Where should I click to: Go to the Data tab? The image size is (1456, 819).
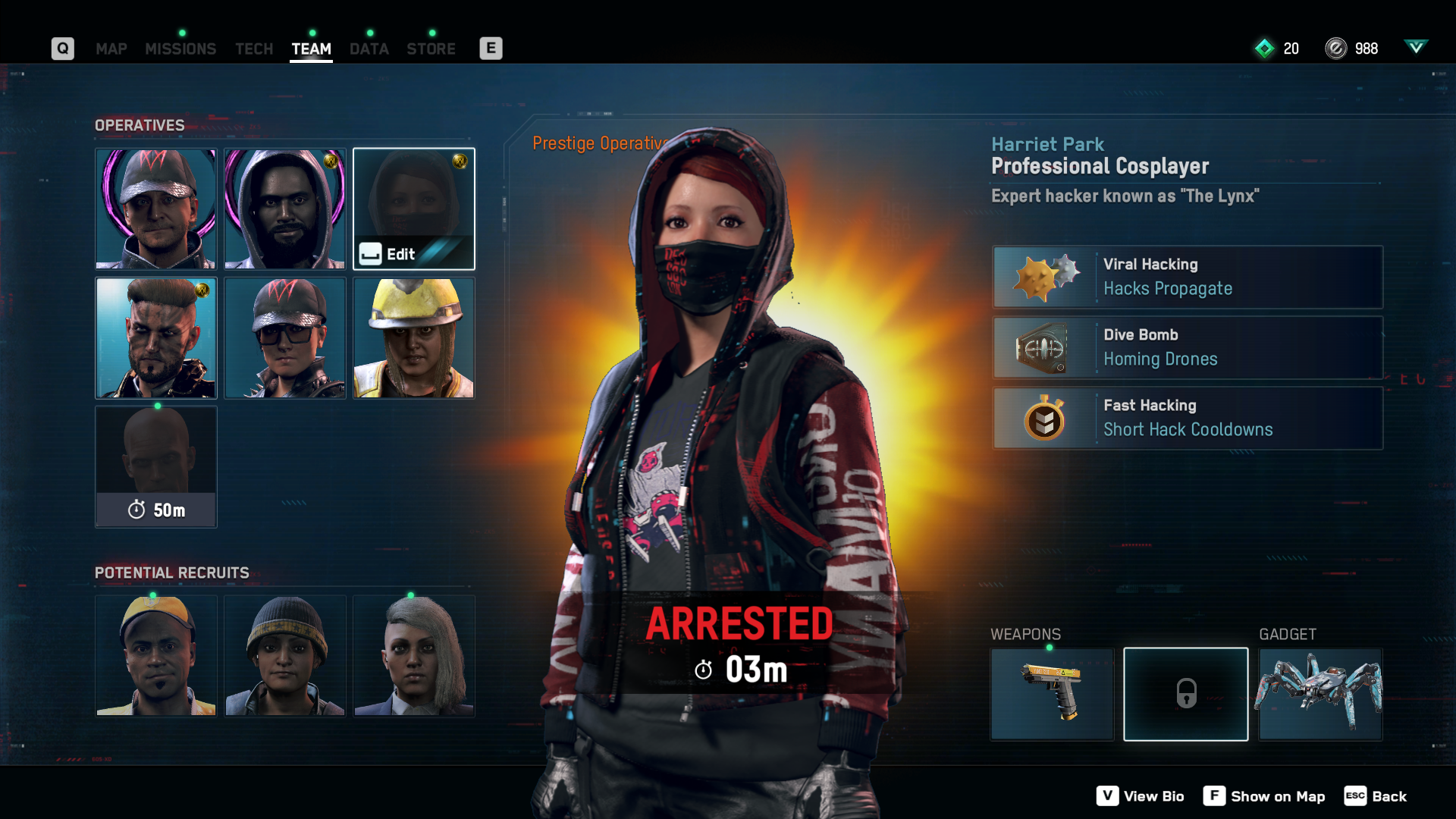click(369, 49)
